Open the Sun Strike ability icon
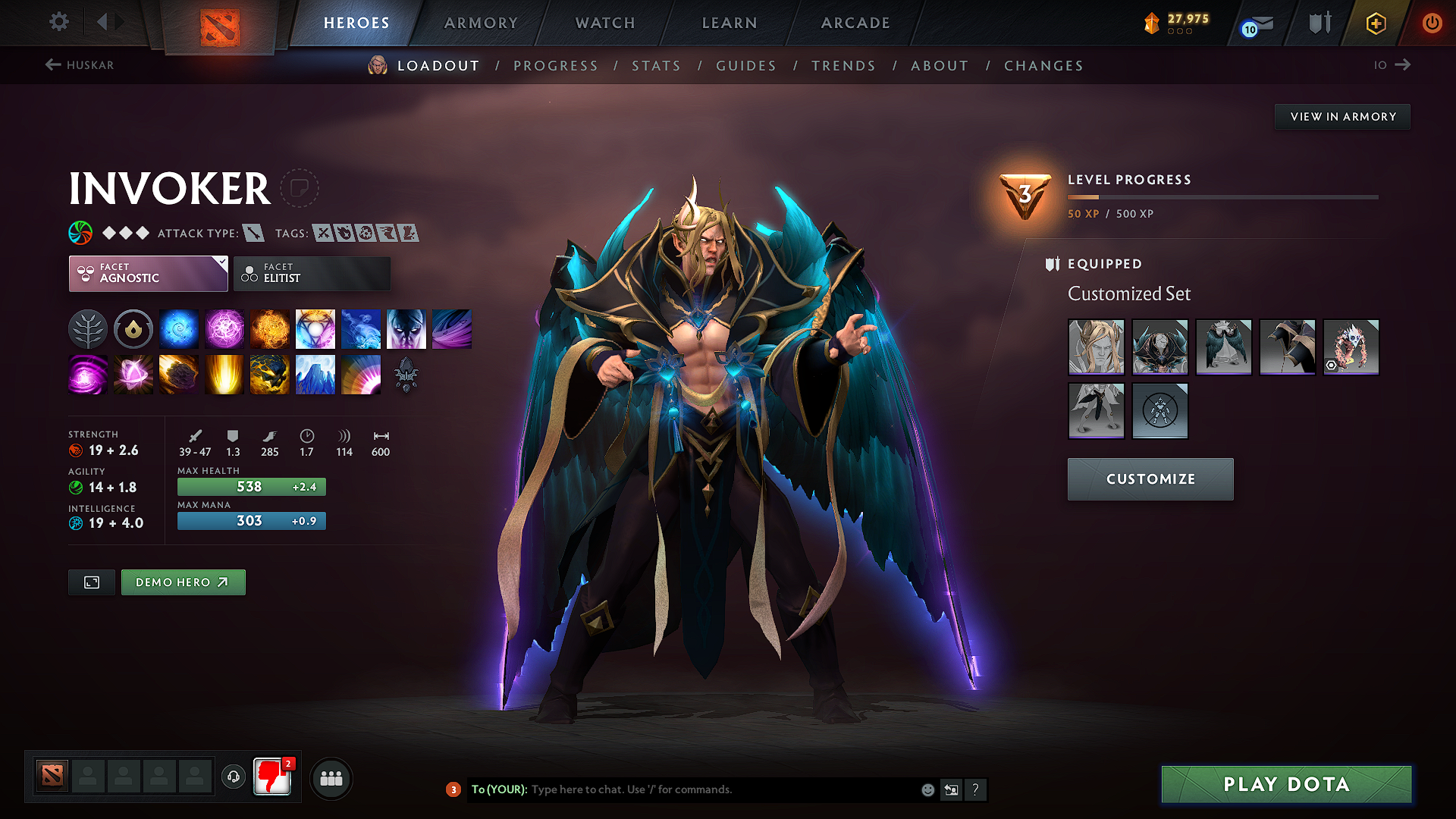1456x819 pixels. [224, 374]
